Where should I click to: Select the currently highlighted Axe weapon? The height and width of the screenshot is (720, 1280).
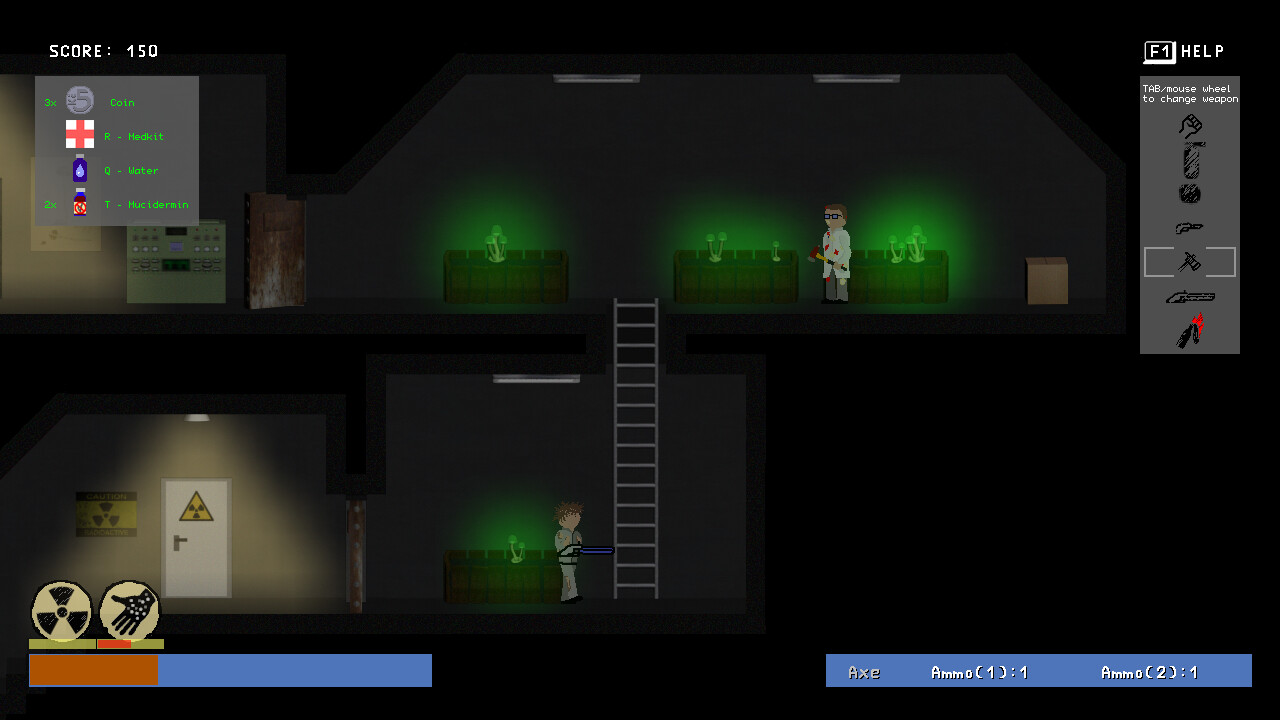pyautogui.click(x=1190, y=262)
